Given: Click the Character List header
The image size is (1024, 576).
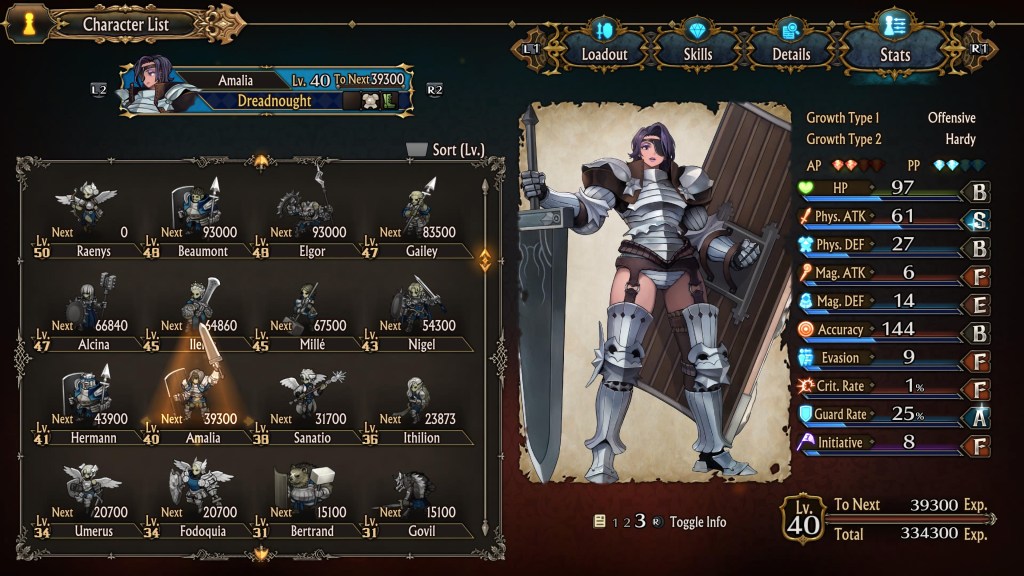Looking at the screenshot, I should tap(125, 24).
